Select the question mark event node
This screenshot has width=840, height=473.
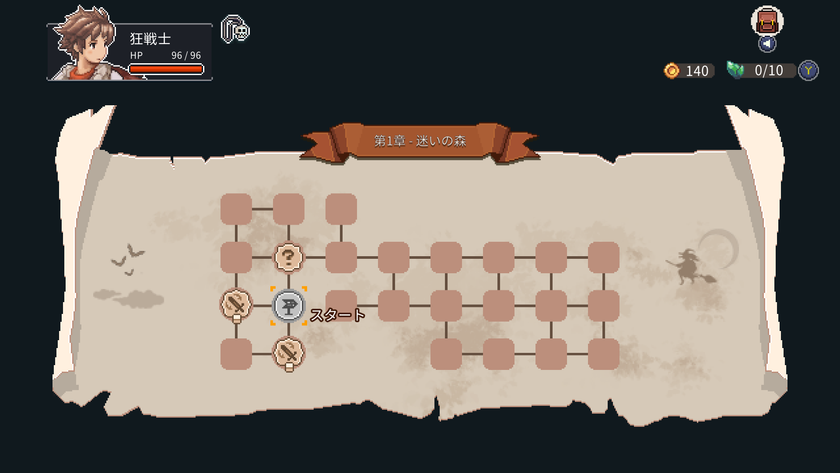point(289,257)
